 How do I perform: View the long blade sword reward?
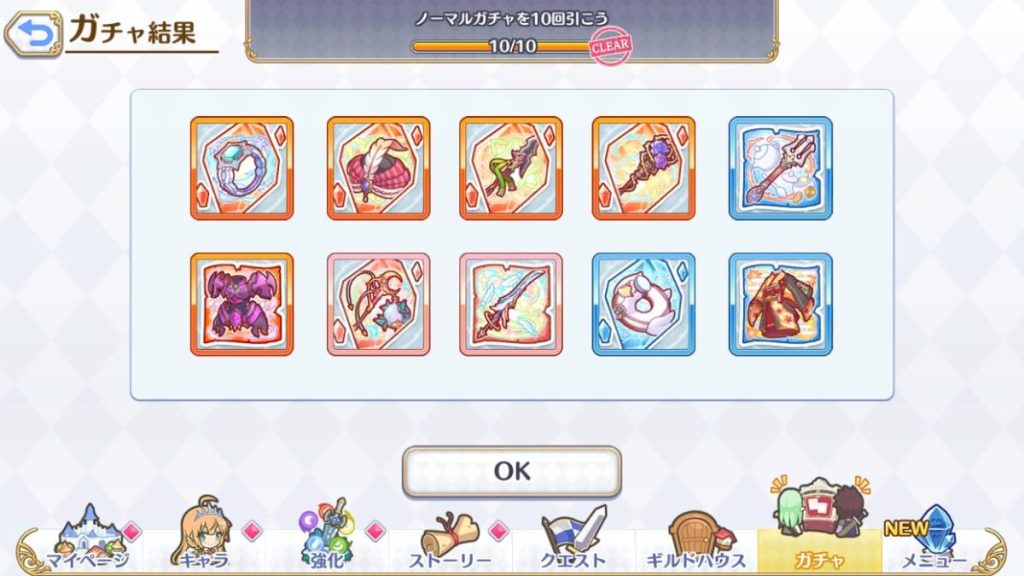(511, 304)
